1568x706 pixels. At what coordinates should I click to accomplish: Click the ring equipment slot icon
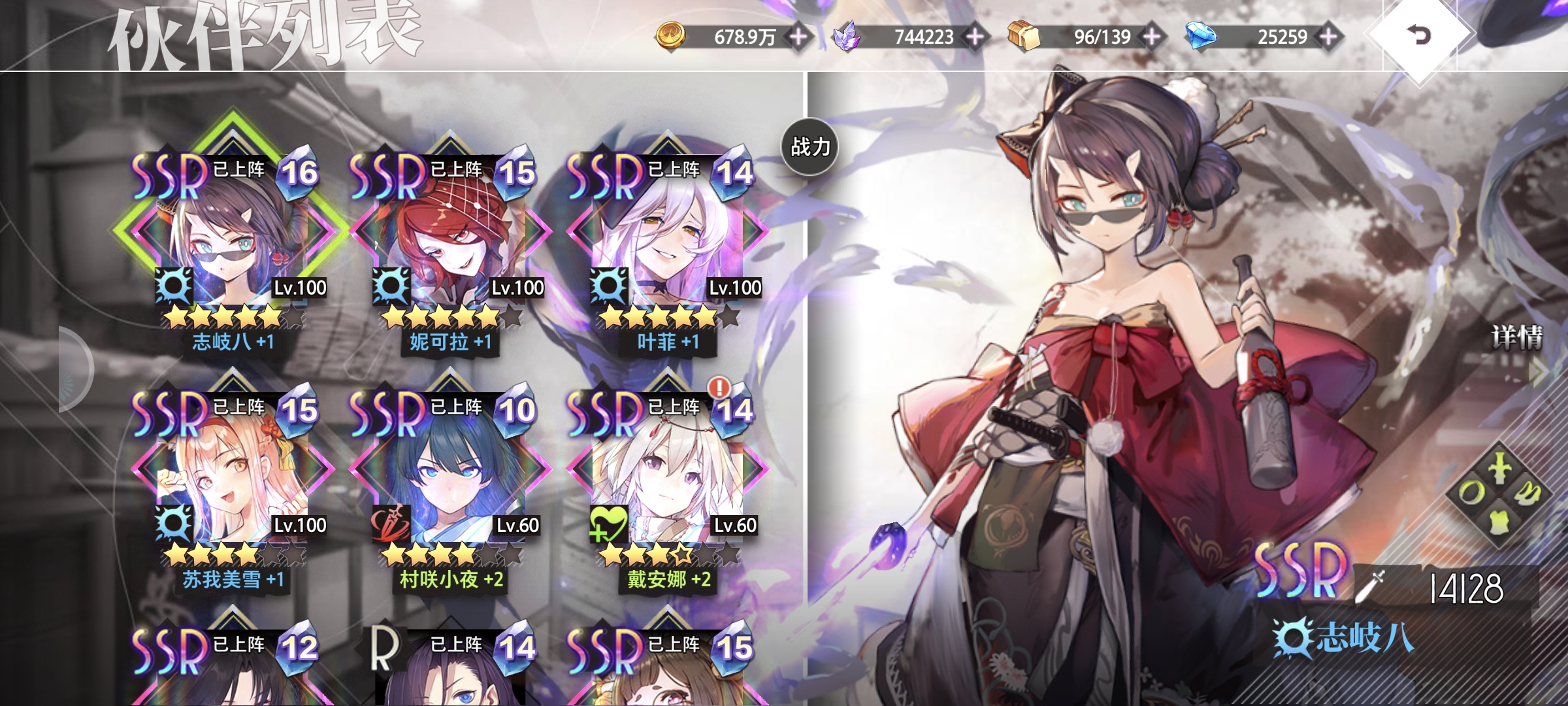point(1471,492)
